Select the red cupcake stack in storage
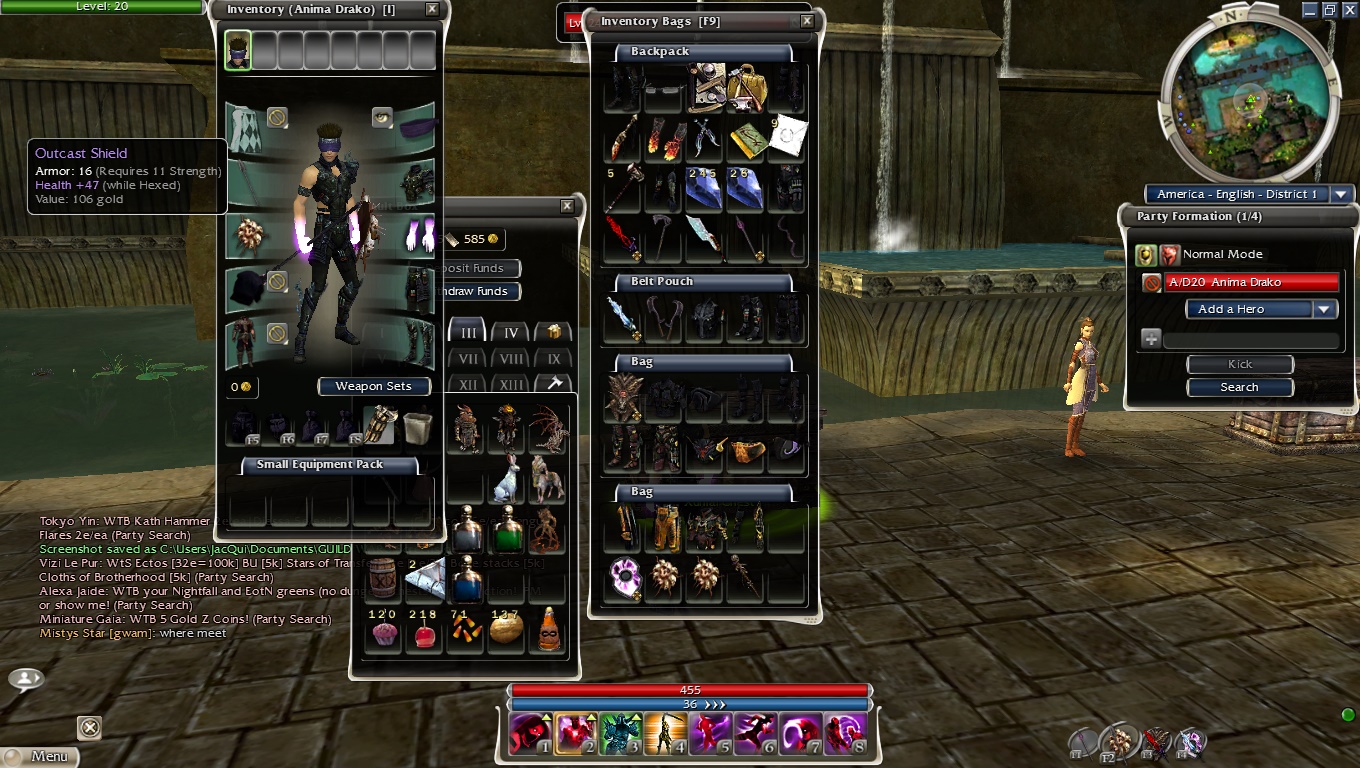This screenshot has width=1360, height=768. click(x=383, y=631)
